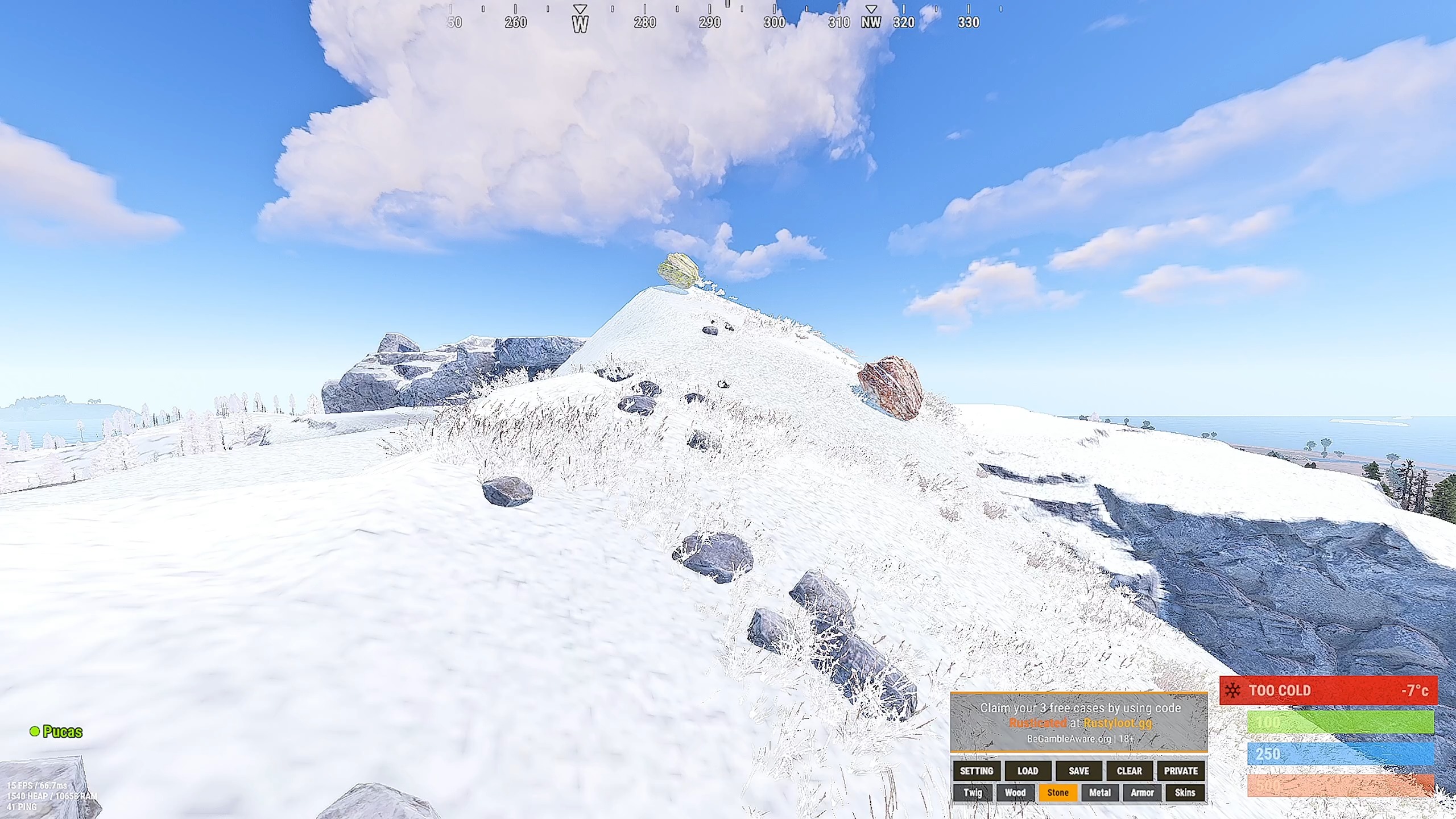Open the SETTING panel button
The height and width of the screenshot is (819, 1456).
tap(977, 771)
